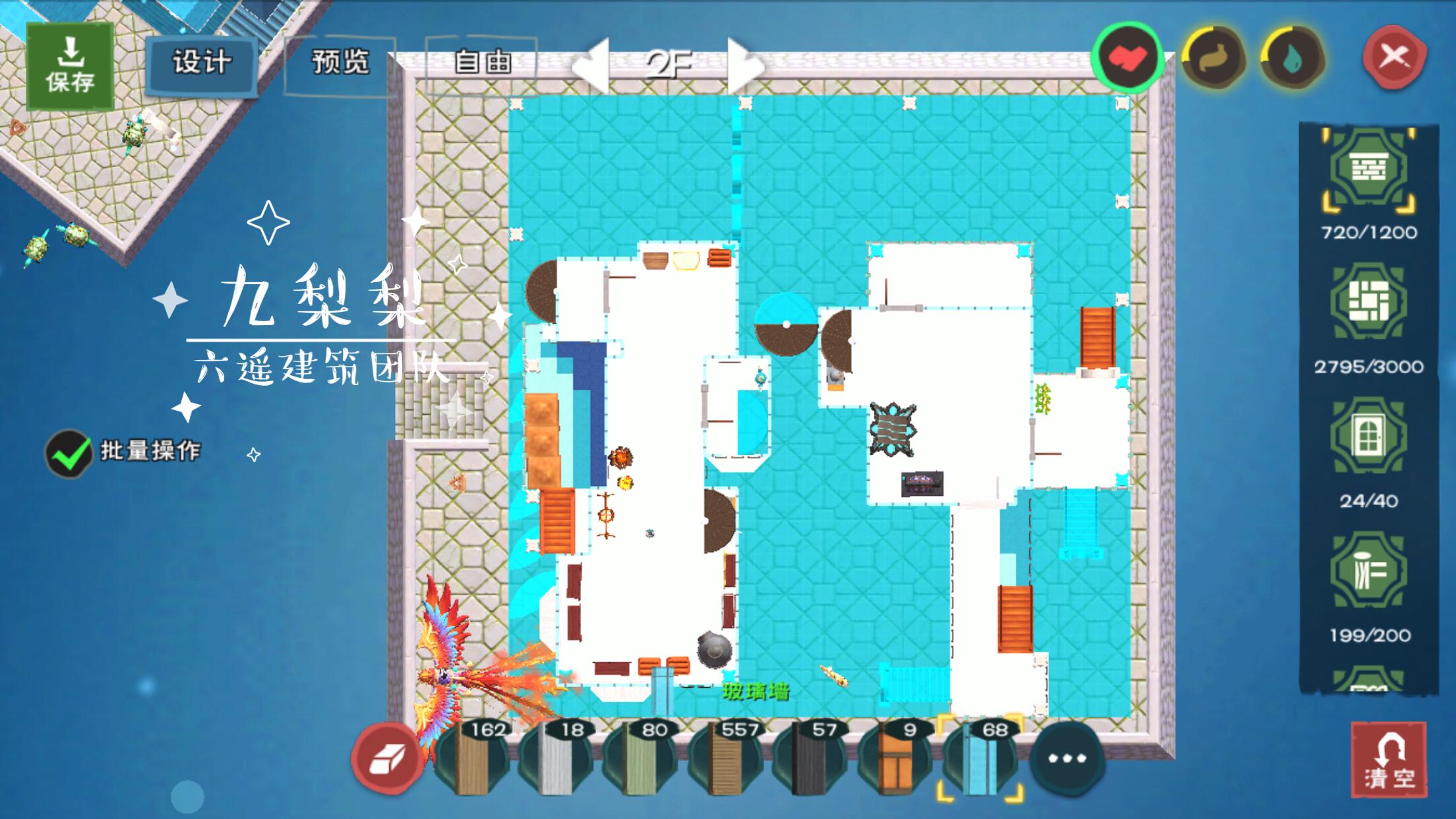Select the orange wall slot with 9
Image resolution: width=1456 pixels, height=819 pixels.
(x=894, y=758)
